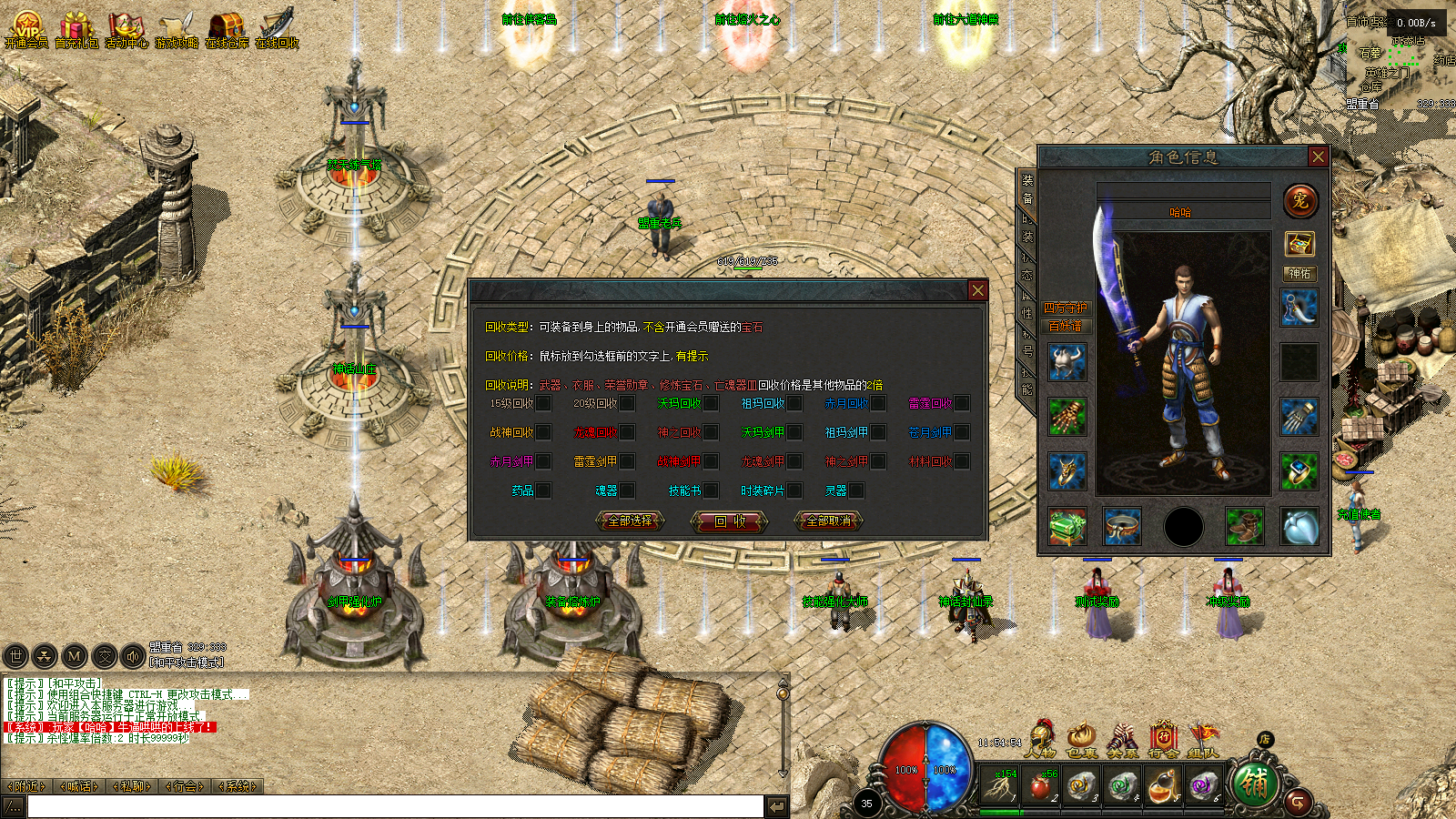The height and width of the screenshot is (819, 1456).
Task: Close the recycle dialog window
Action: [977, 290]
